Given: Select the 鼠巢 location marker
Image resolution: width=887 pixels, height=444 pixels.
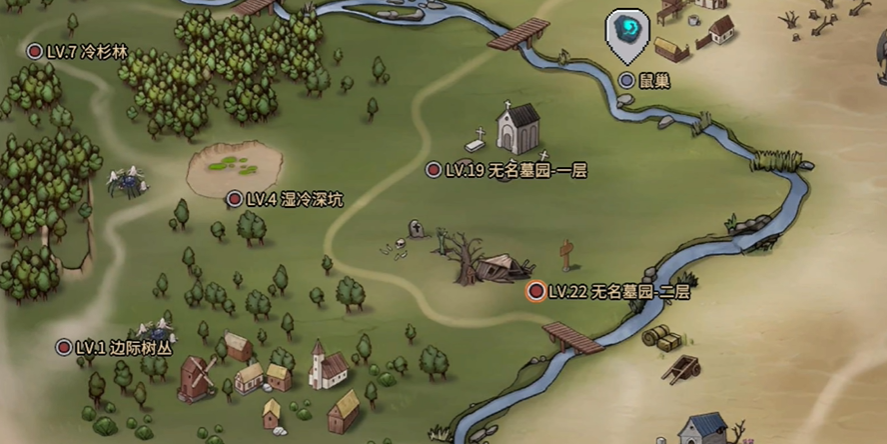Looking at the screenshot, I should 627,80.
